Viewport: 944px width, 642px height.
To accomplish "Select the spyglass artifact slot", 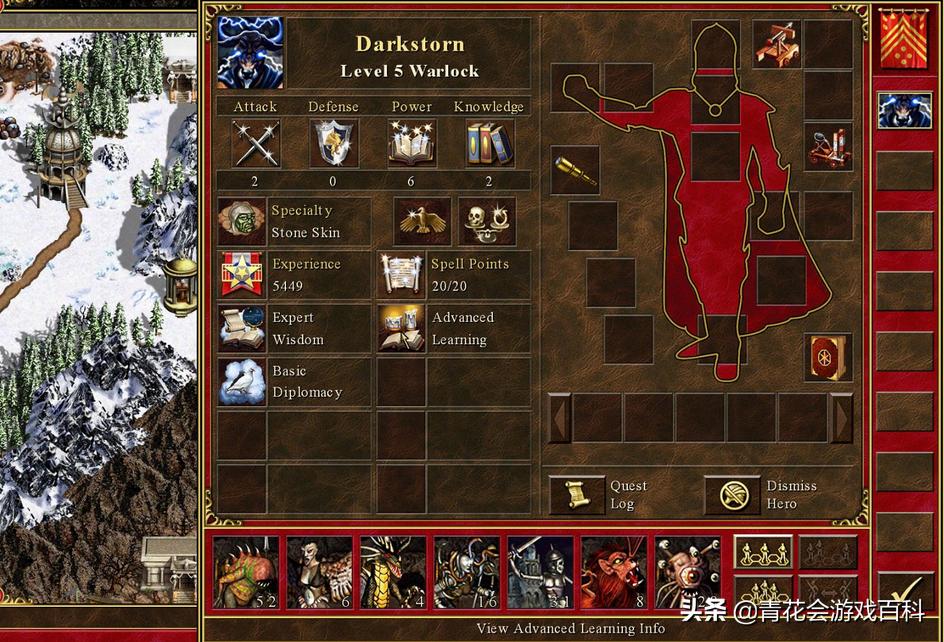I will click(x=575, y=170).
